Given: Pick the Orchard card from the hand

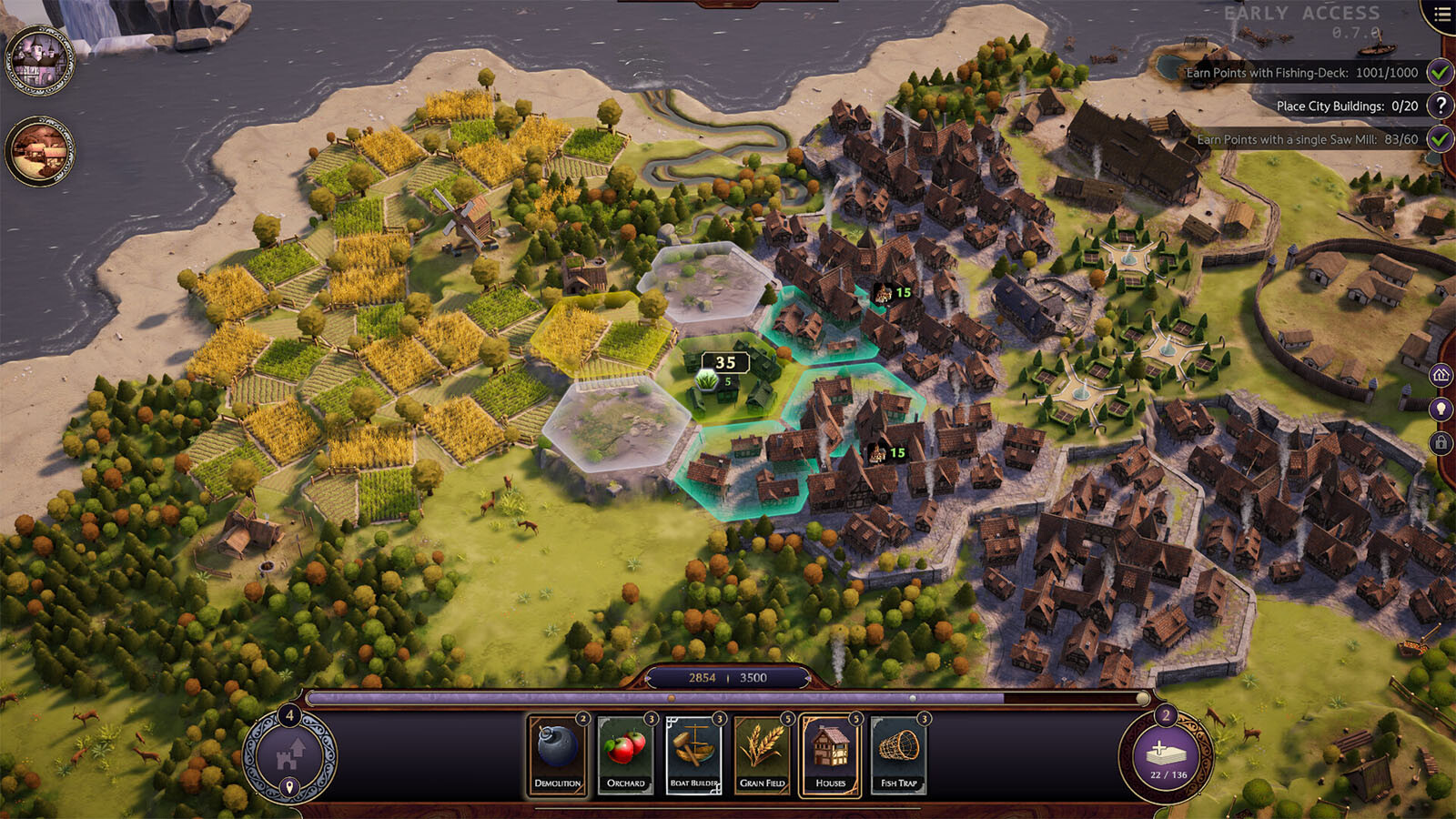Looking at the screenshot, I should pyautogui.click(x=626, y=754).
